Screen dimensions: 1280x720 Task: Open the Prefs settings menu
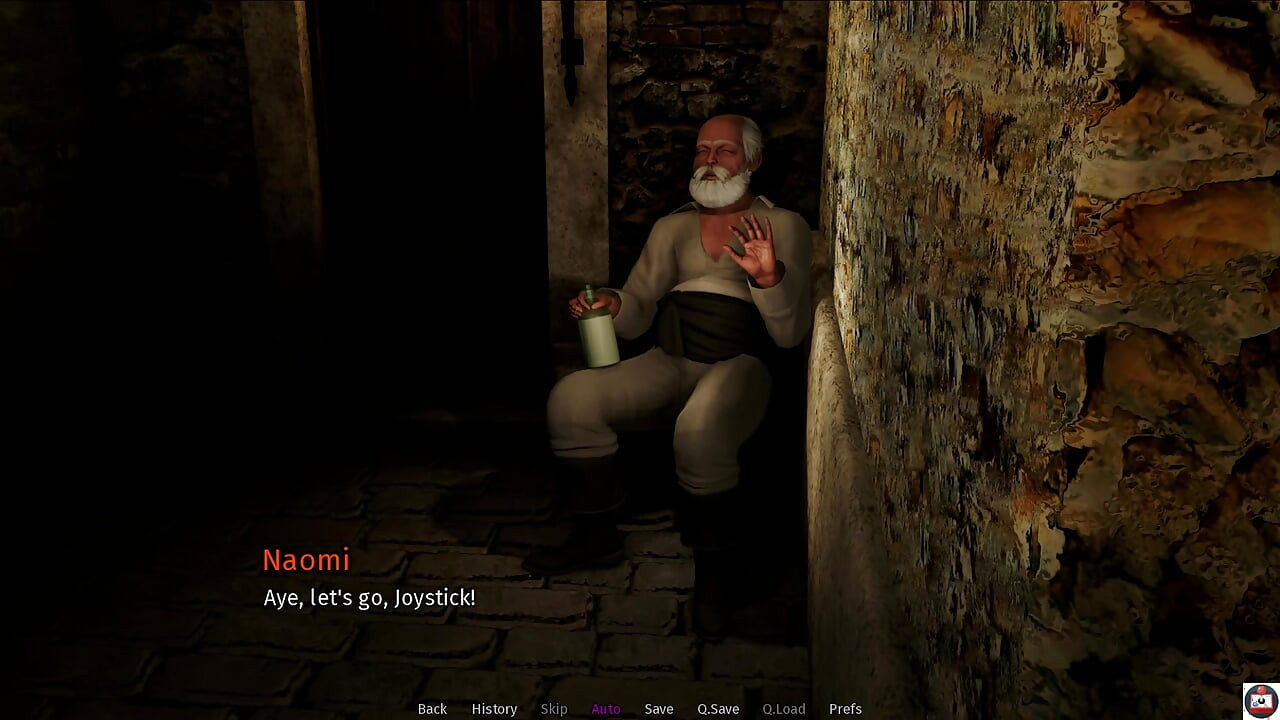pos(845,708)
